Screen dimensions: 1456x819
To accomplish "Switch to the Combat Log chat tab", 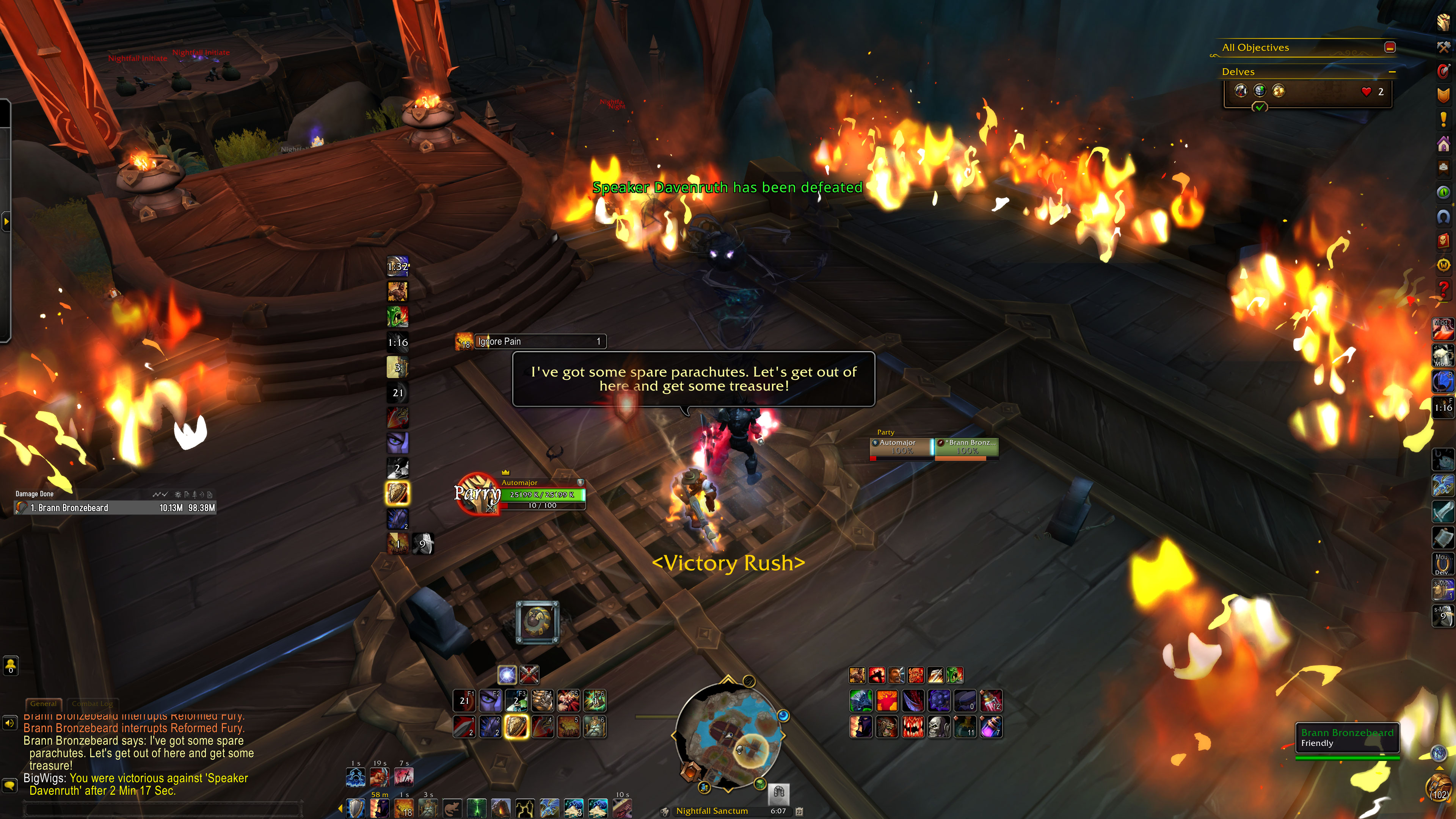I will tap(92, 704).
